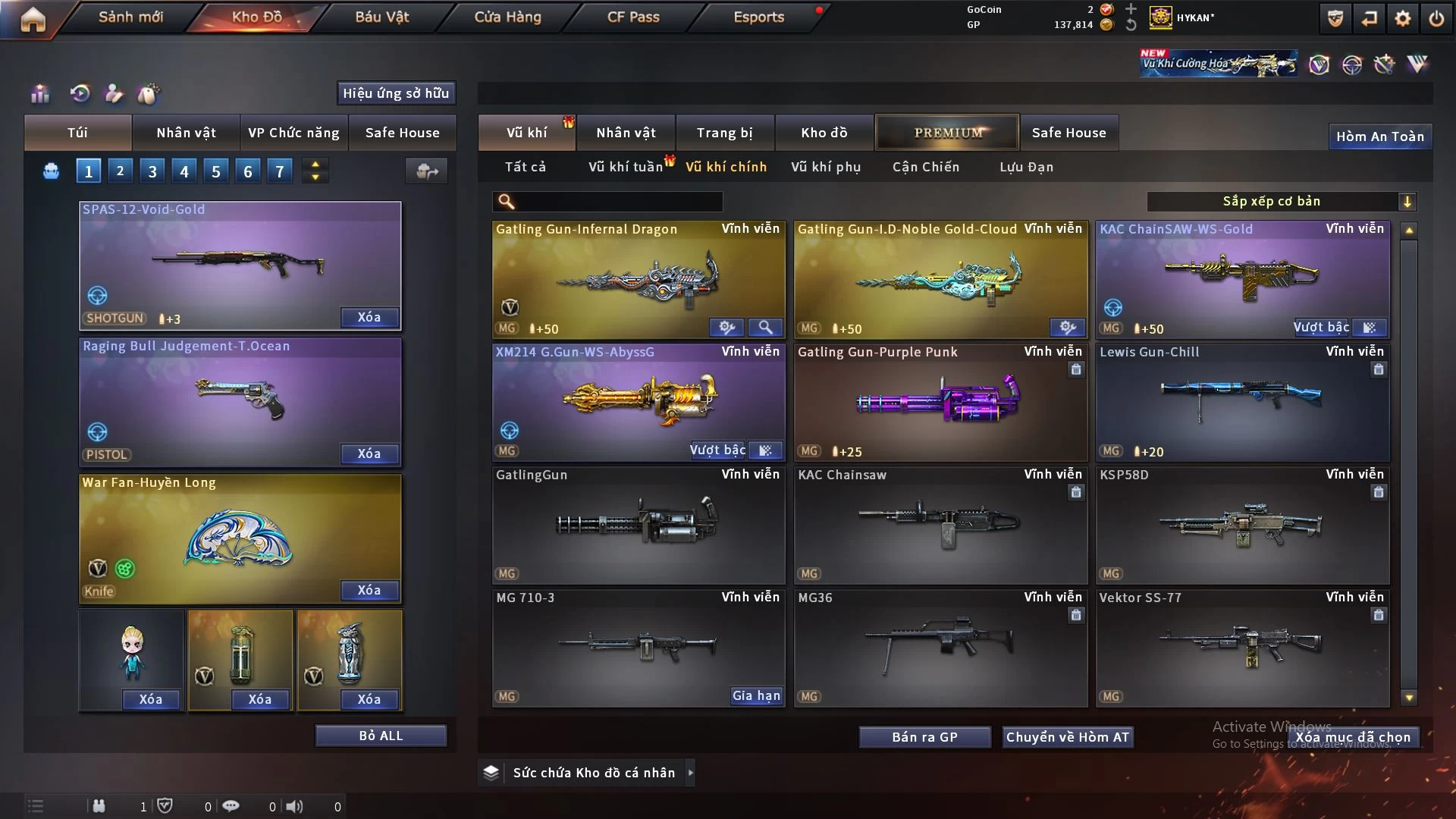
Task: Go to the Báu Vật menu
Action: [x=381, y=17]
